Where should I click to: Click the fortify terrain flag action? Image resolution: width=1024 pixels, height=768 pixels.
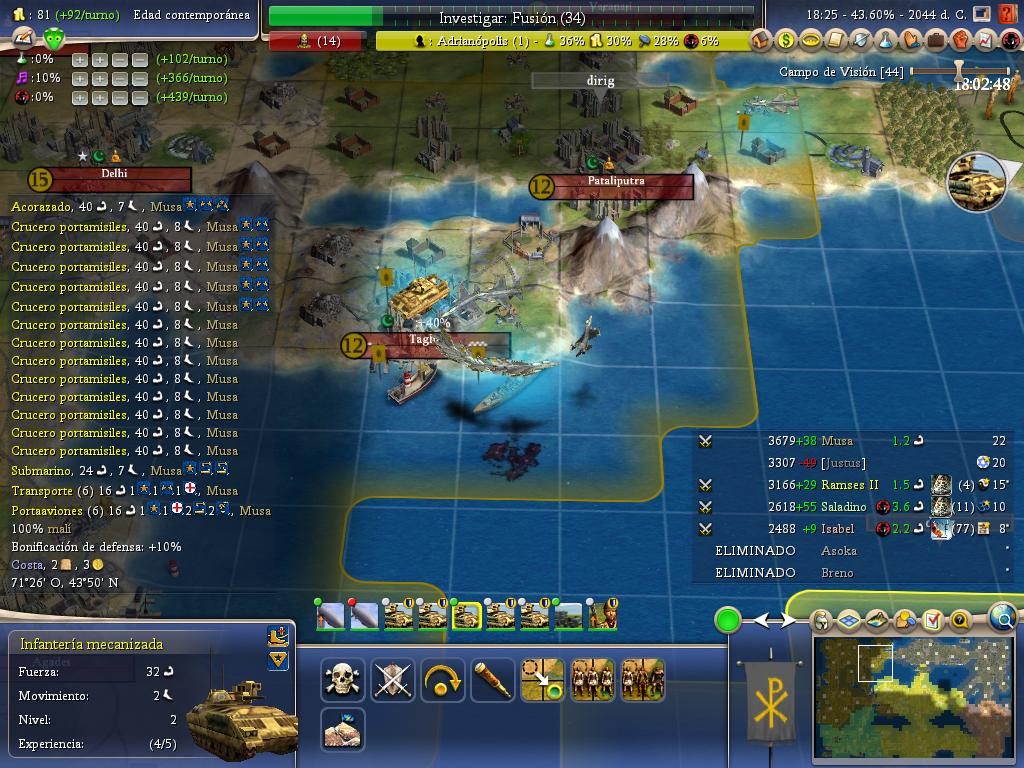coord(343,730)
